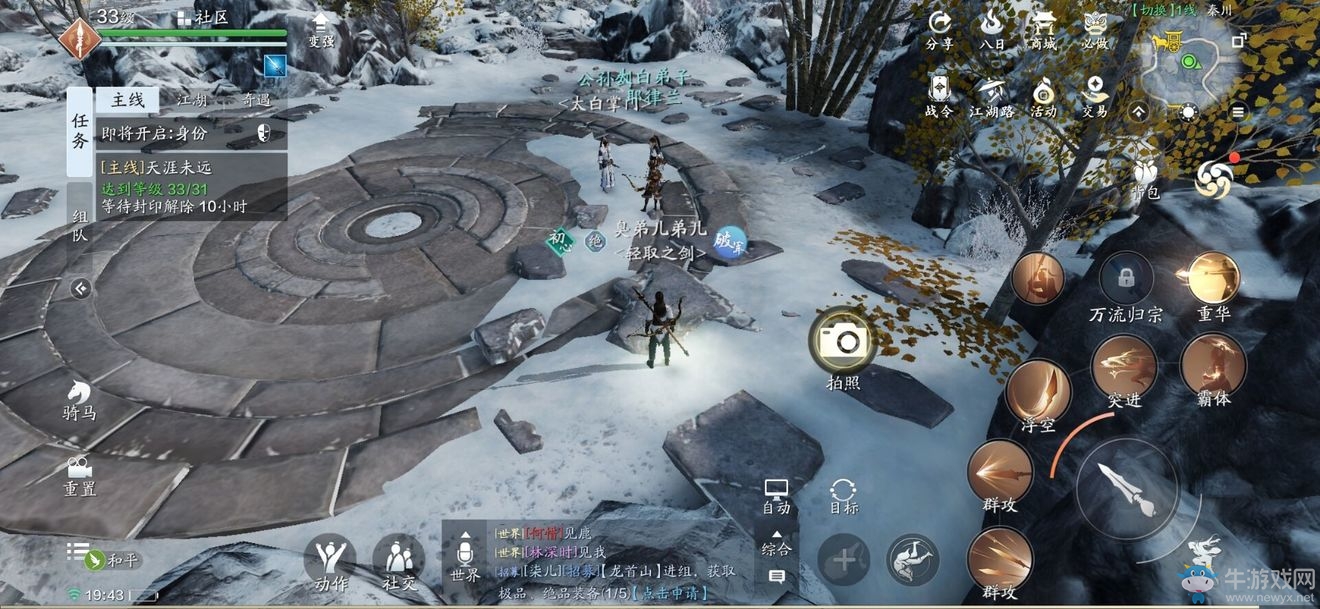This screenshot has width=1320, height=609.
Task: Open the 交易 trading menu
Action: click(1095, 96)
